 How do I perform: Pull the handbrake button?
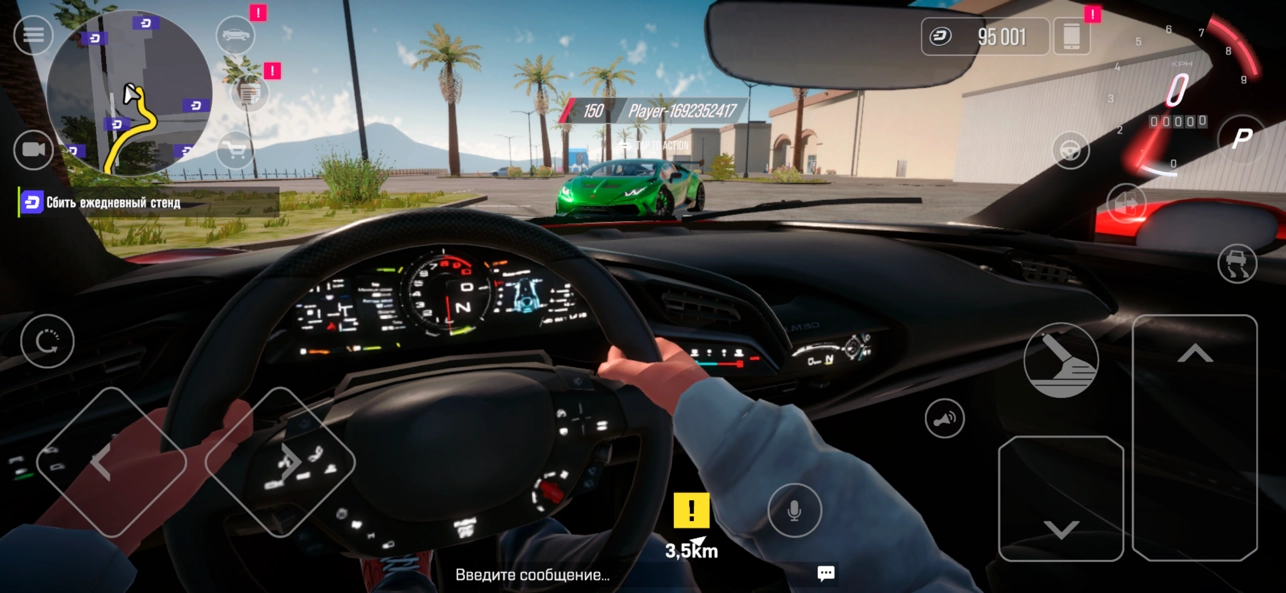pos(1061,360)
